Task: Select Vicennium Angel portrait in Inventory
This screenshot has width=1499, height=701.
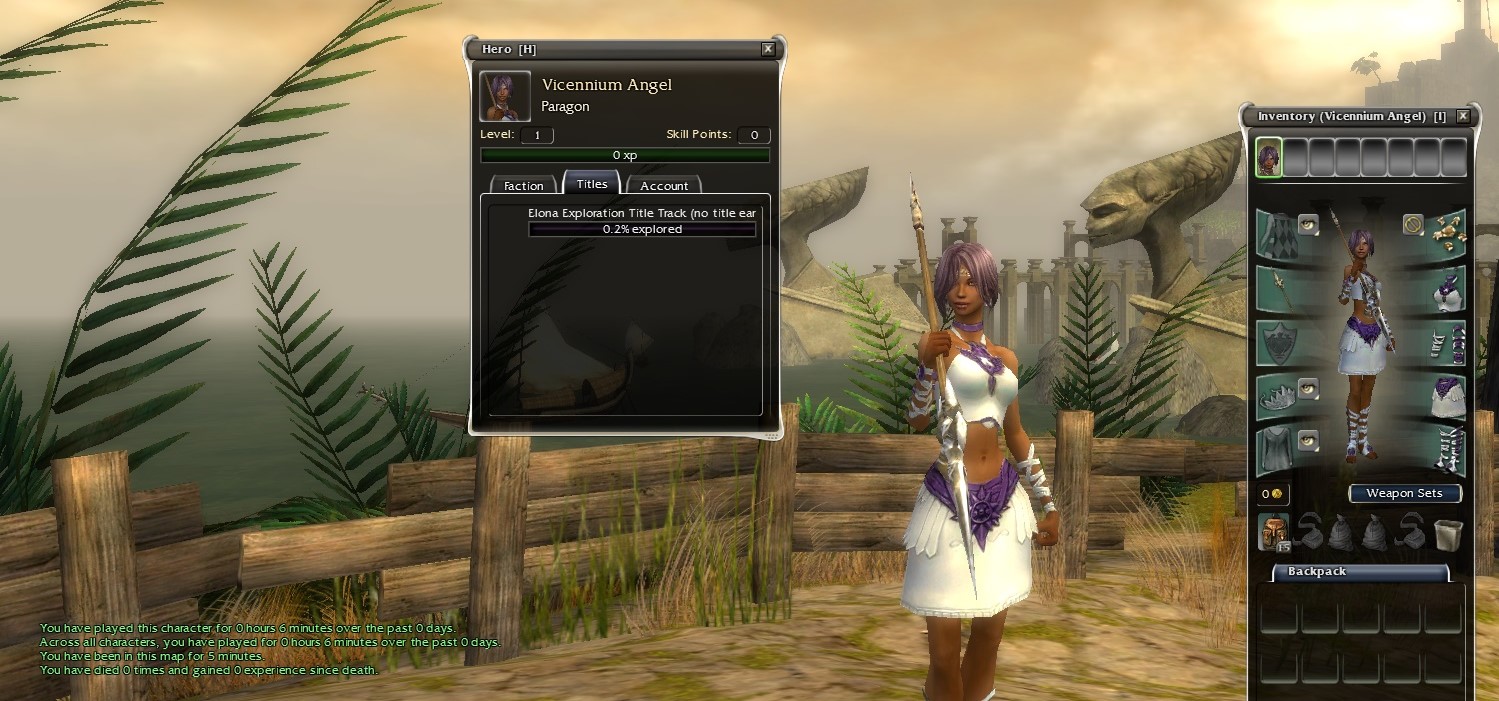Action: [1269, 158]
